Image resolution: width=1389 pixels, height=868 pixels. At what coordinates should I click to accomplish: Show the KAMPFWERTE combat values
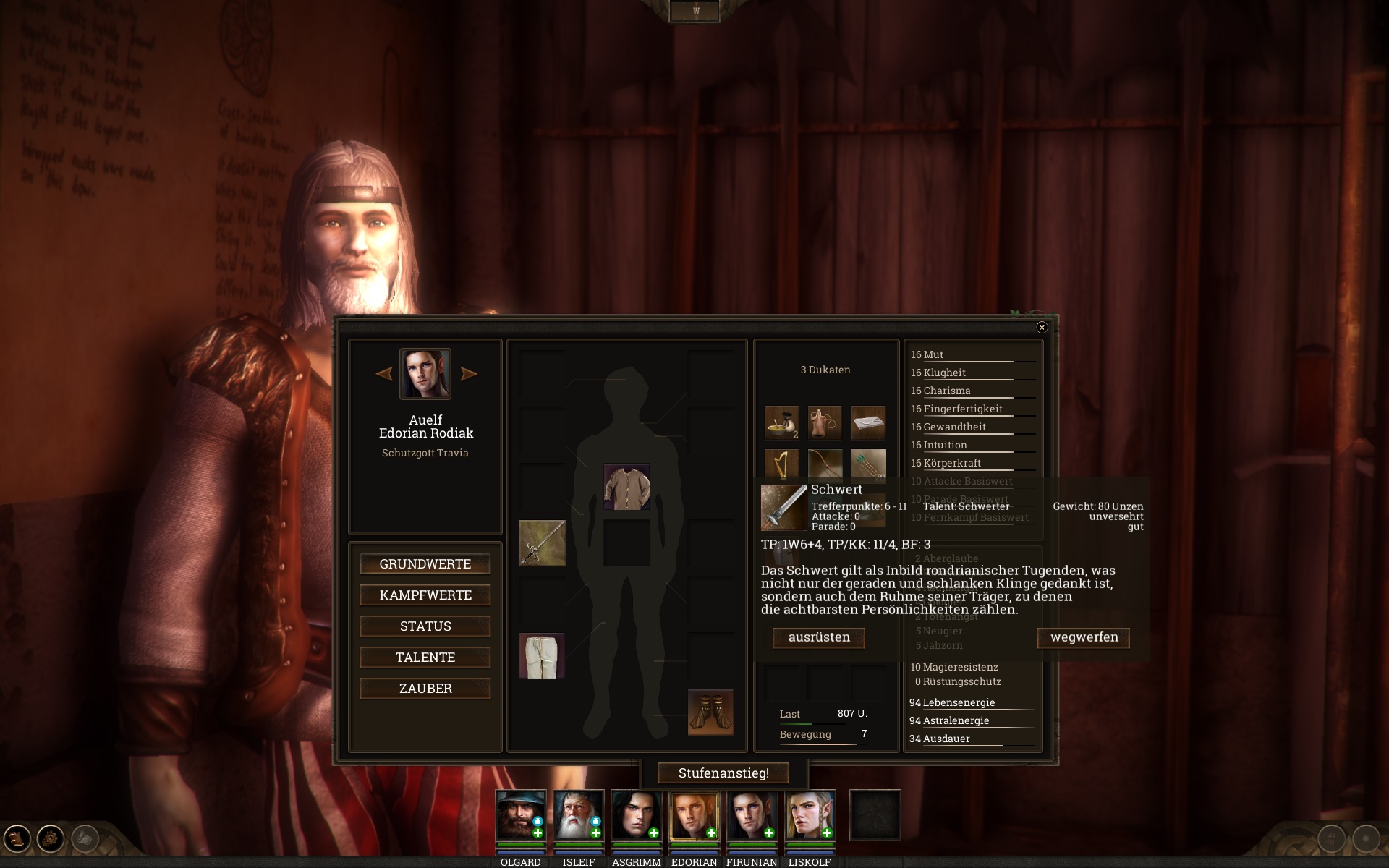pyautogui.click(x=425, y=595)
